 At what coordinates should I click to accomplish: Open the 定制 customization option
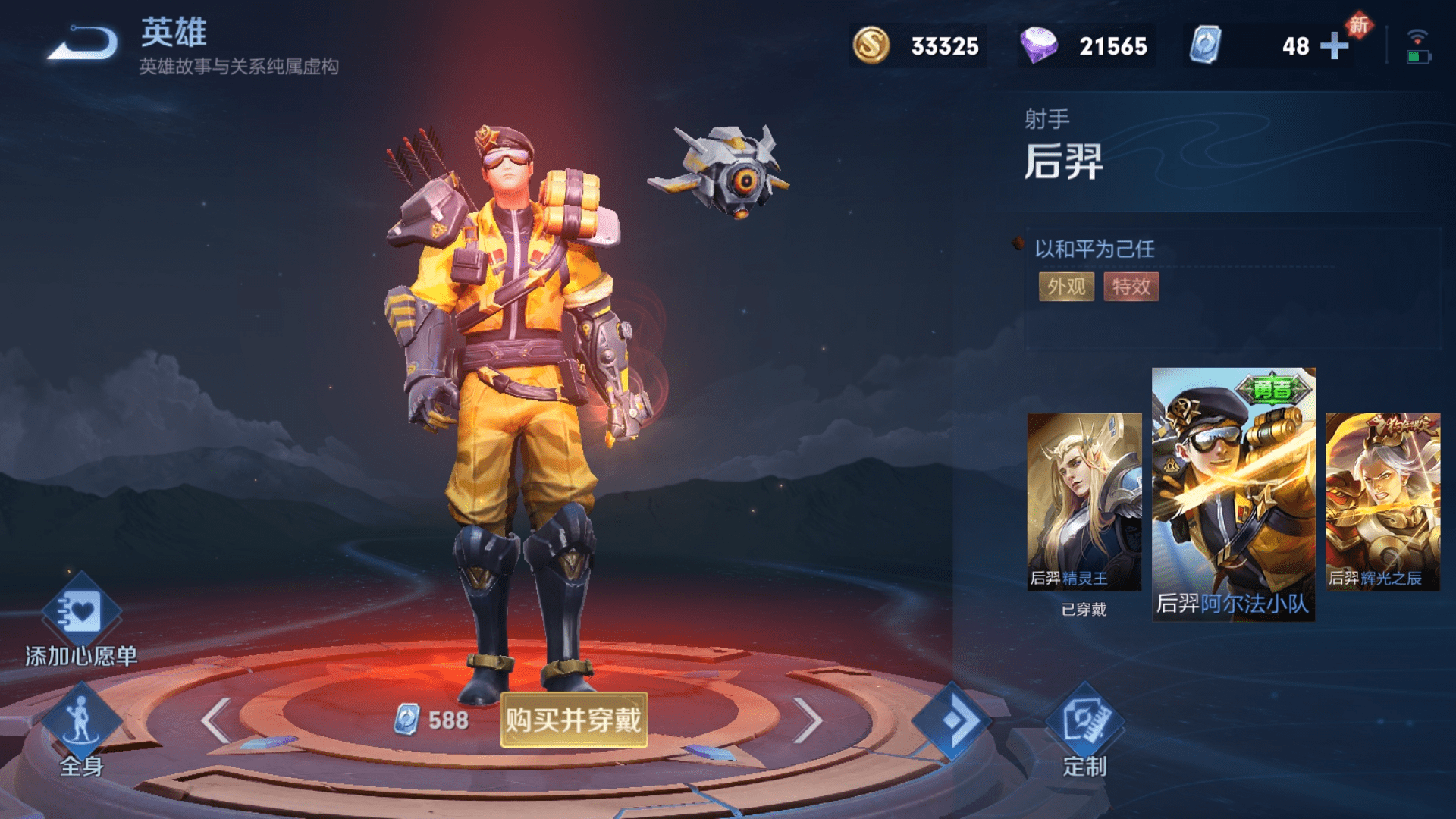(x=1084, y=732)
